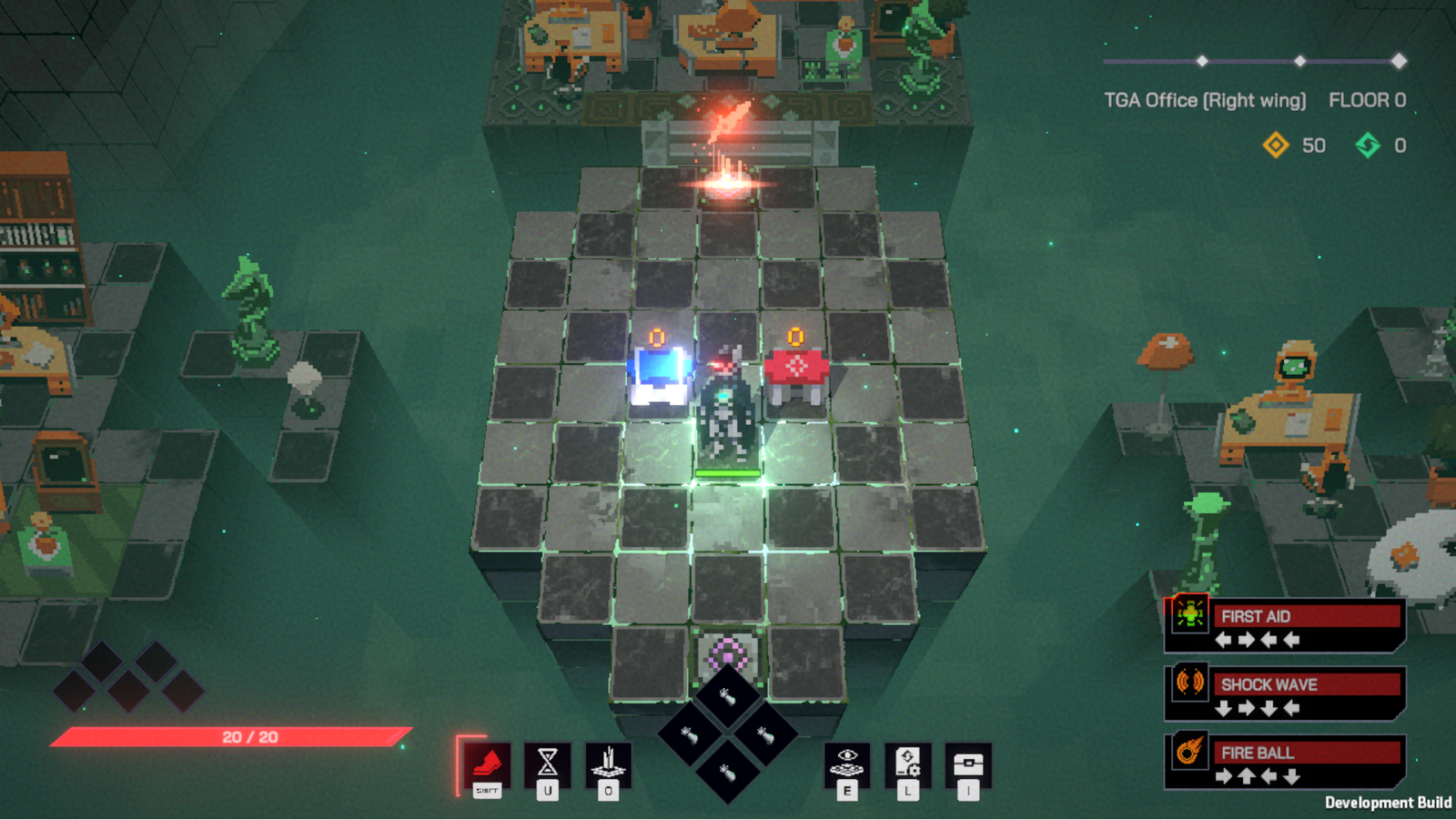The image size is (1456, 820).
Task: Pick the blue card on the board
Action: pos(659,373)
